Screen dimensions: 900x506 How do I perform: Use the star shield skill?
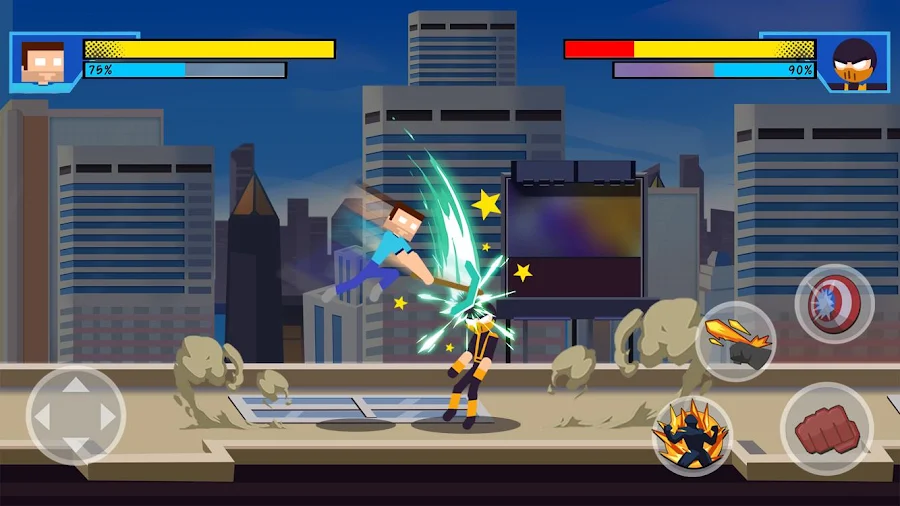[x=834, y=303]
